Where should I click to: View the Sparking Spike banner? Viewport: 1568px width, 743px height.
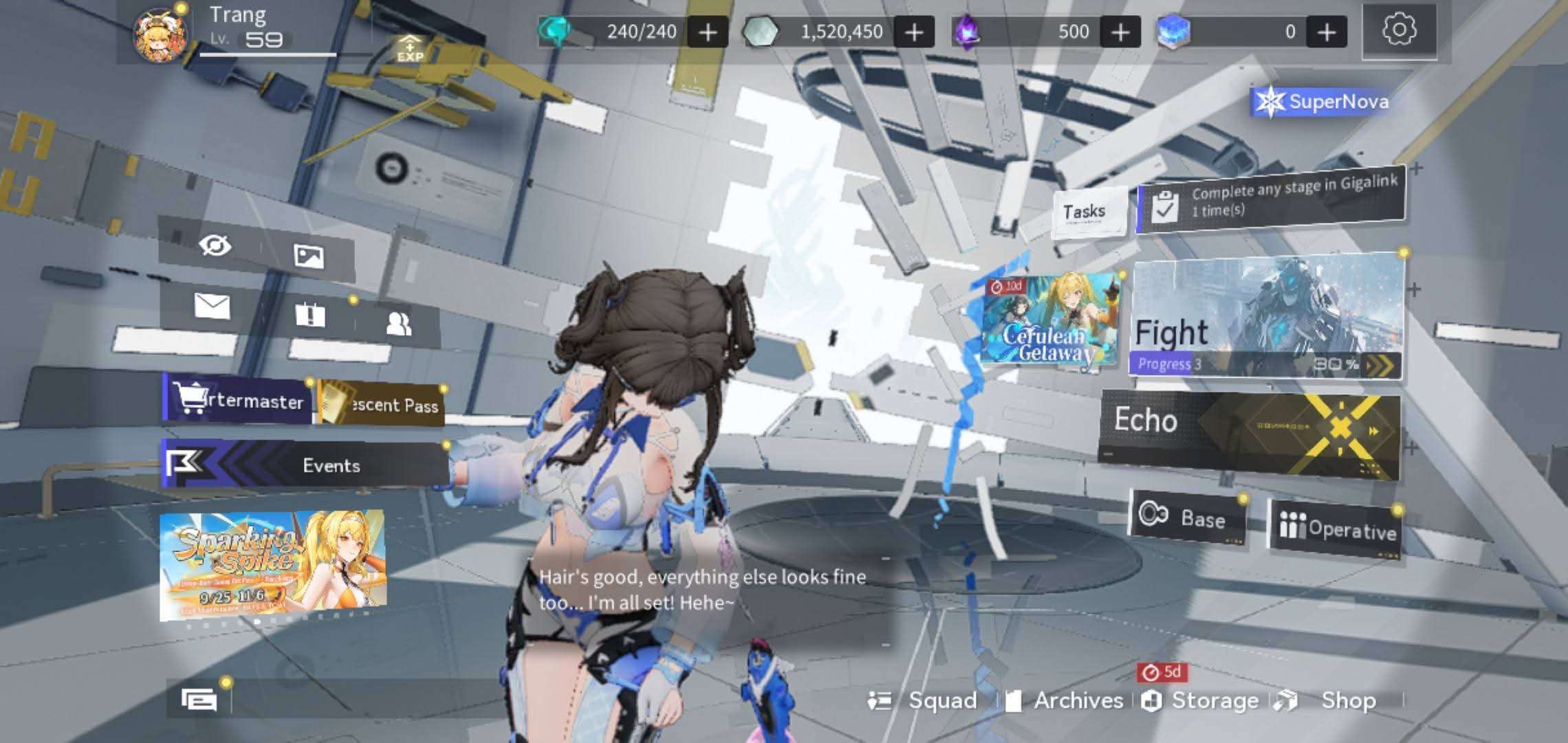click(272, 566)
